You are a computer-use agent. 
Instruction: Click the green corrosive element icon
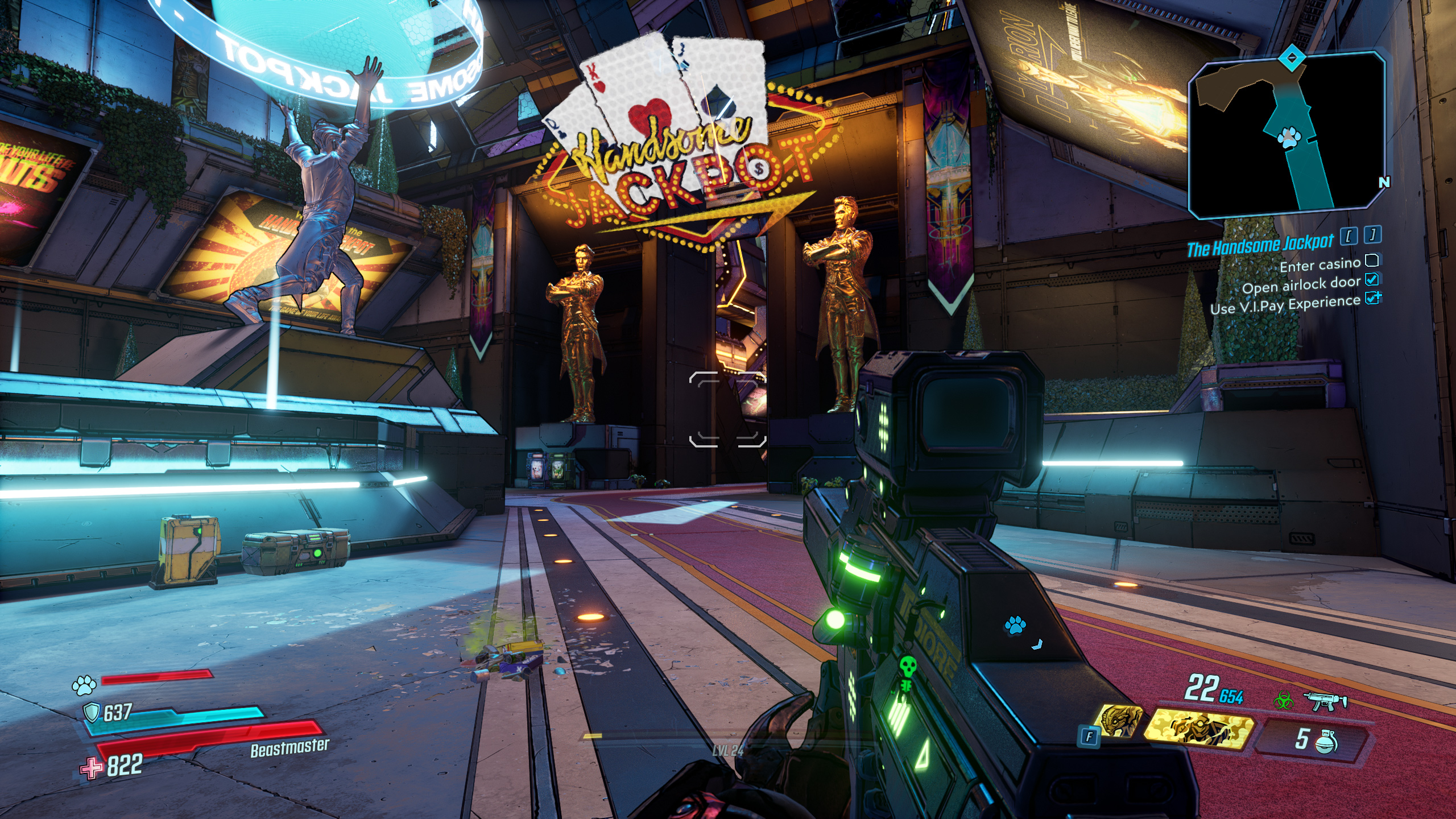(1283, 701)
